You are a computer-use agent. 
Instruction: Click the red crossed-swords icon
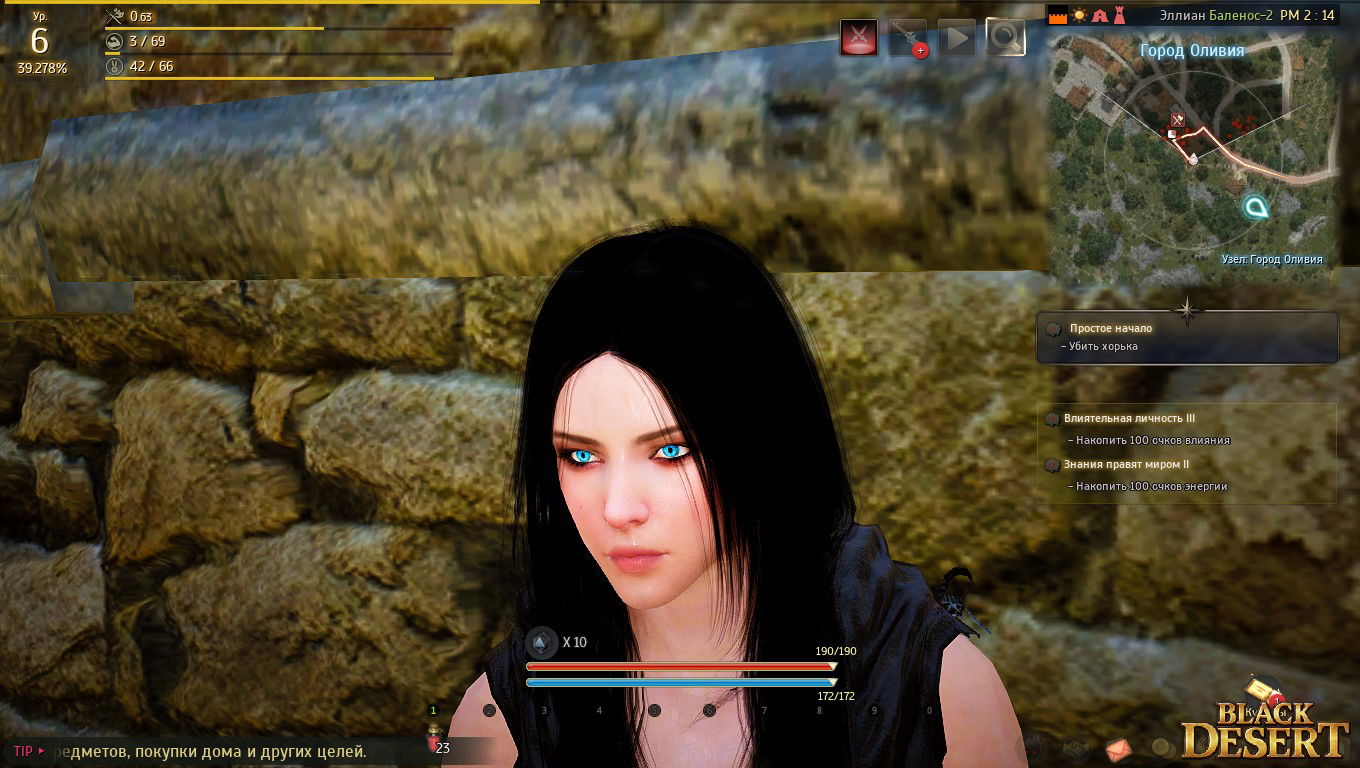click(x=859, y=38)
